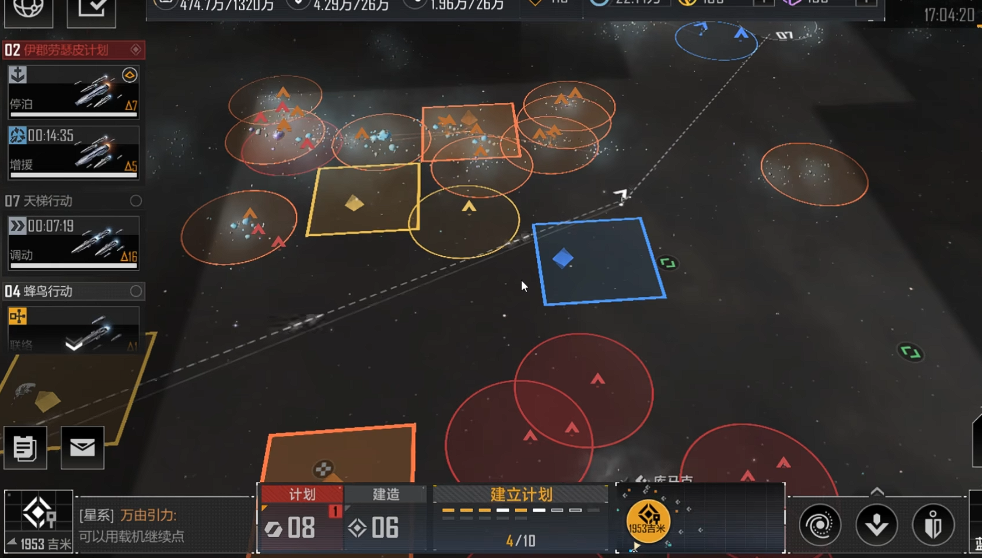Click the shield emblem round button
This screenshot has width=982, height=558.
coord(933,525)
